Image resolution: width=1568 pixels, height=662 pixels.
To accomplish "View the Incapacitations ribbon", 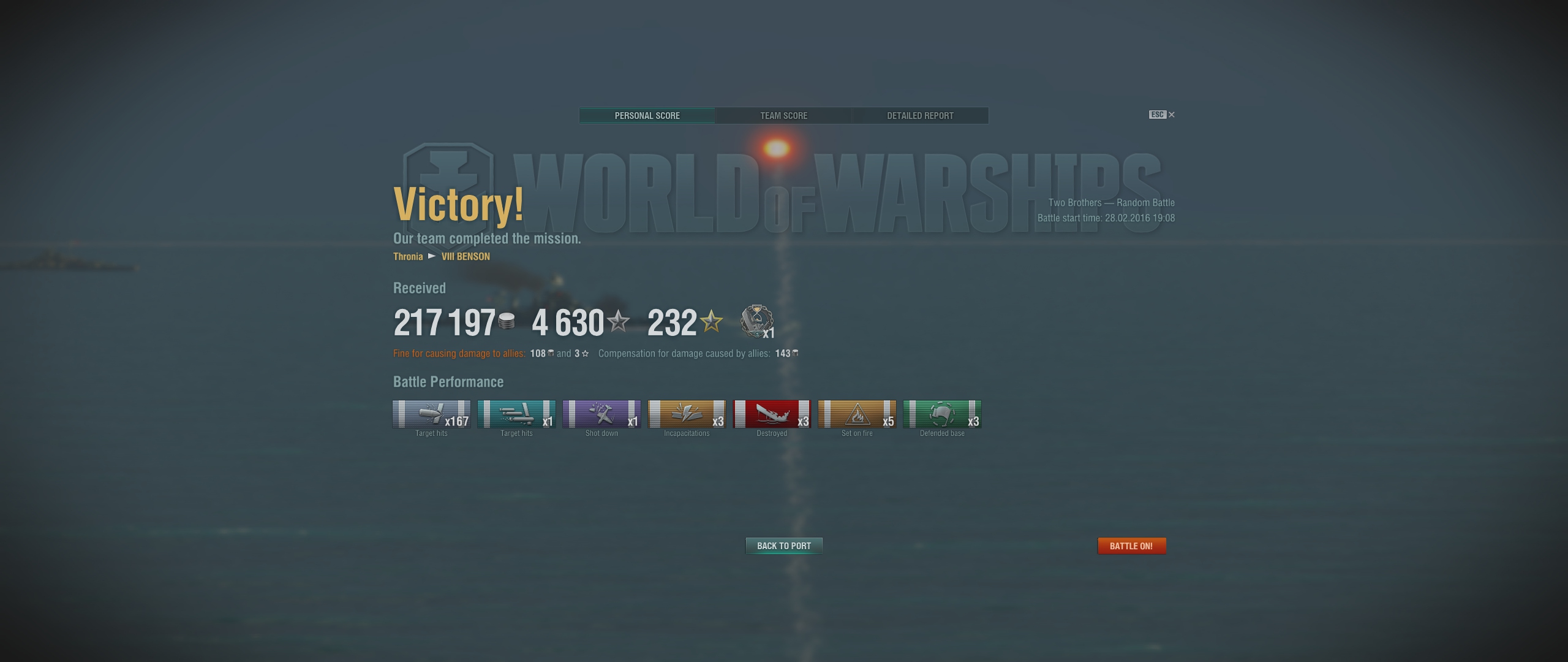I will click(687, 414).
